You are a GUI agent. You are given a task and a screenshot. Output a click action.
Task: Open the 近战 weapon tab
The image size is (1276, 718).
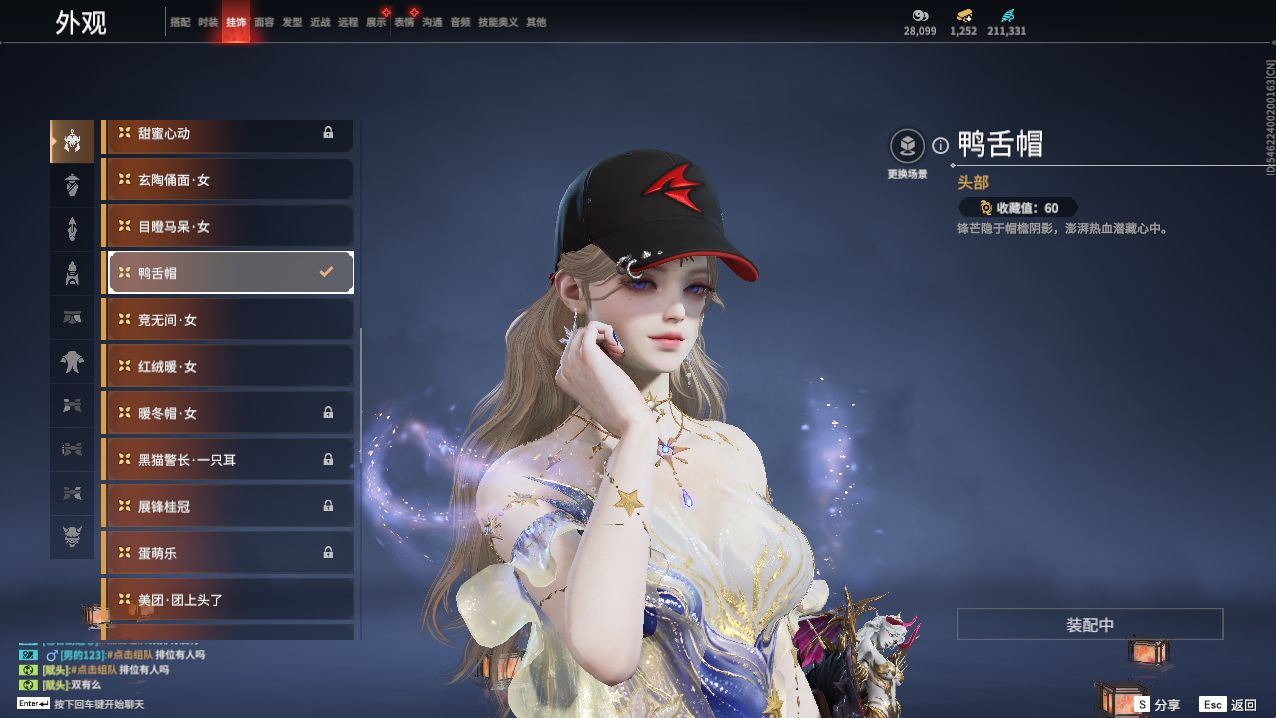[320, 22]
